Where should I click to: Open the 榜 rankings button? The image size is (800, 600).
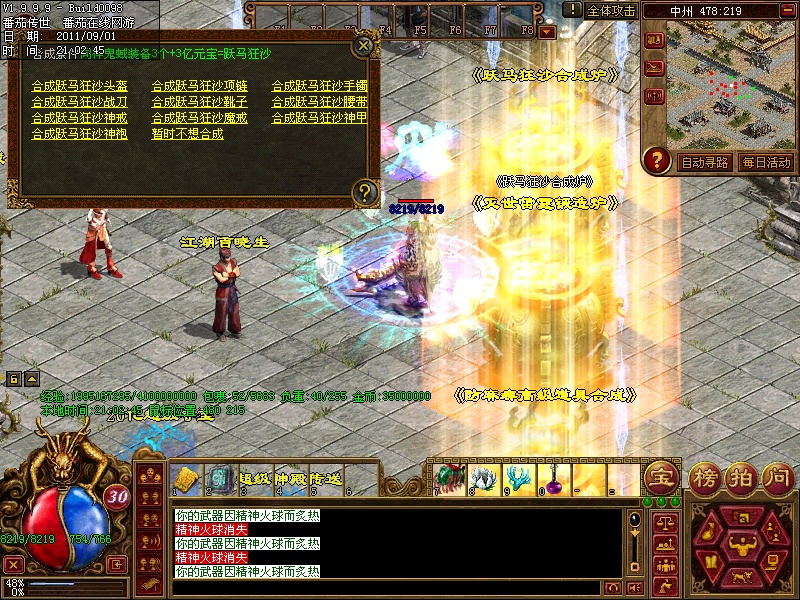pyautogui.click(x=706, y=476)
